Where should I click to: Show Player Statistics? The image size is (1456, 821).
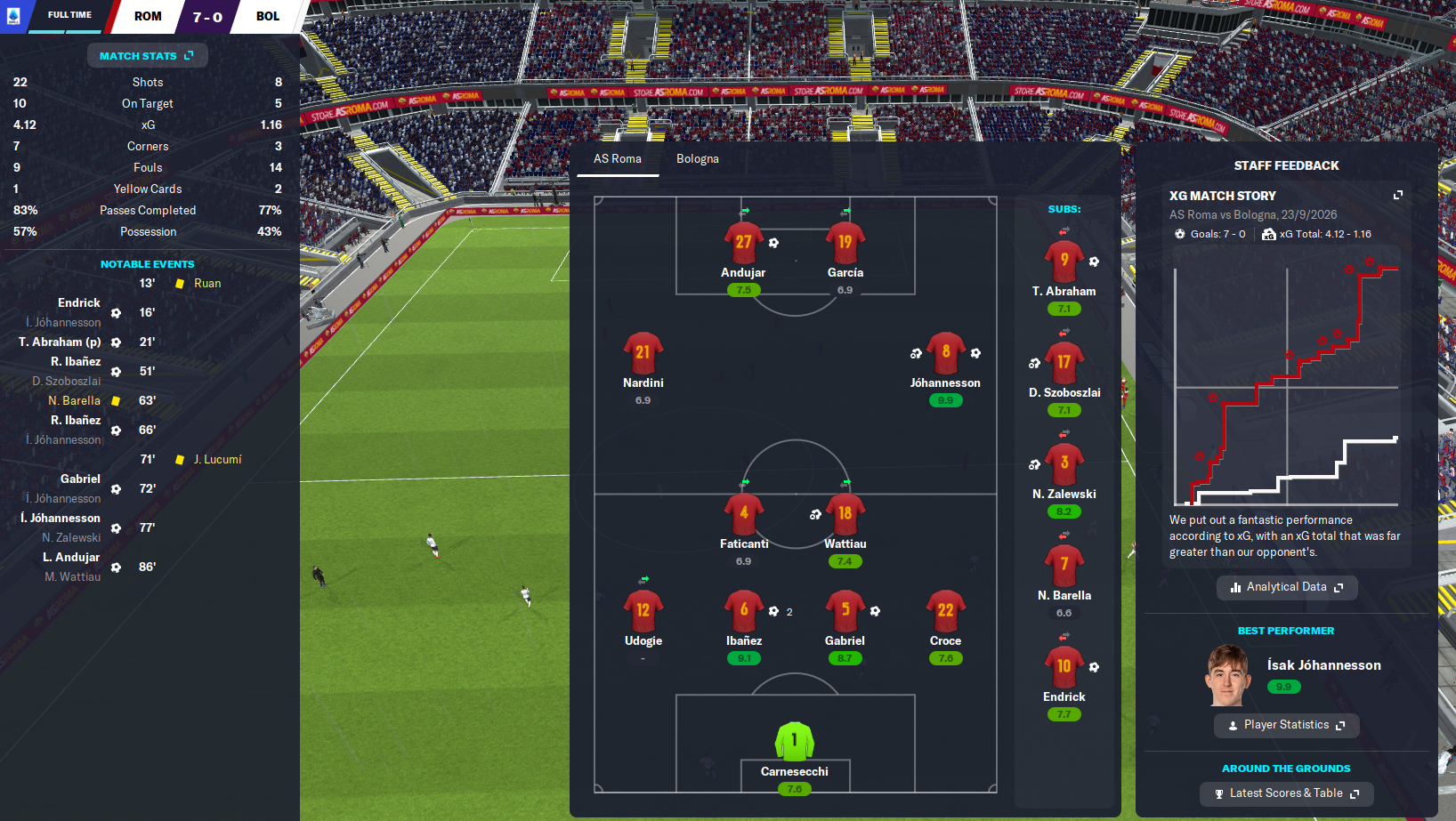1286,725
